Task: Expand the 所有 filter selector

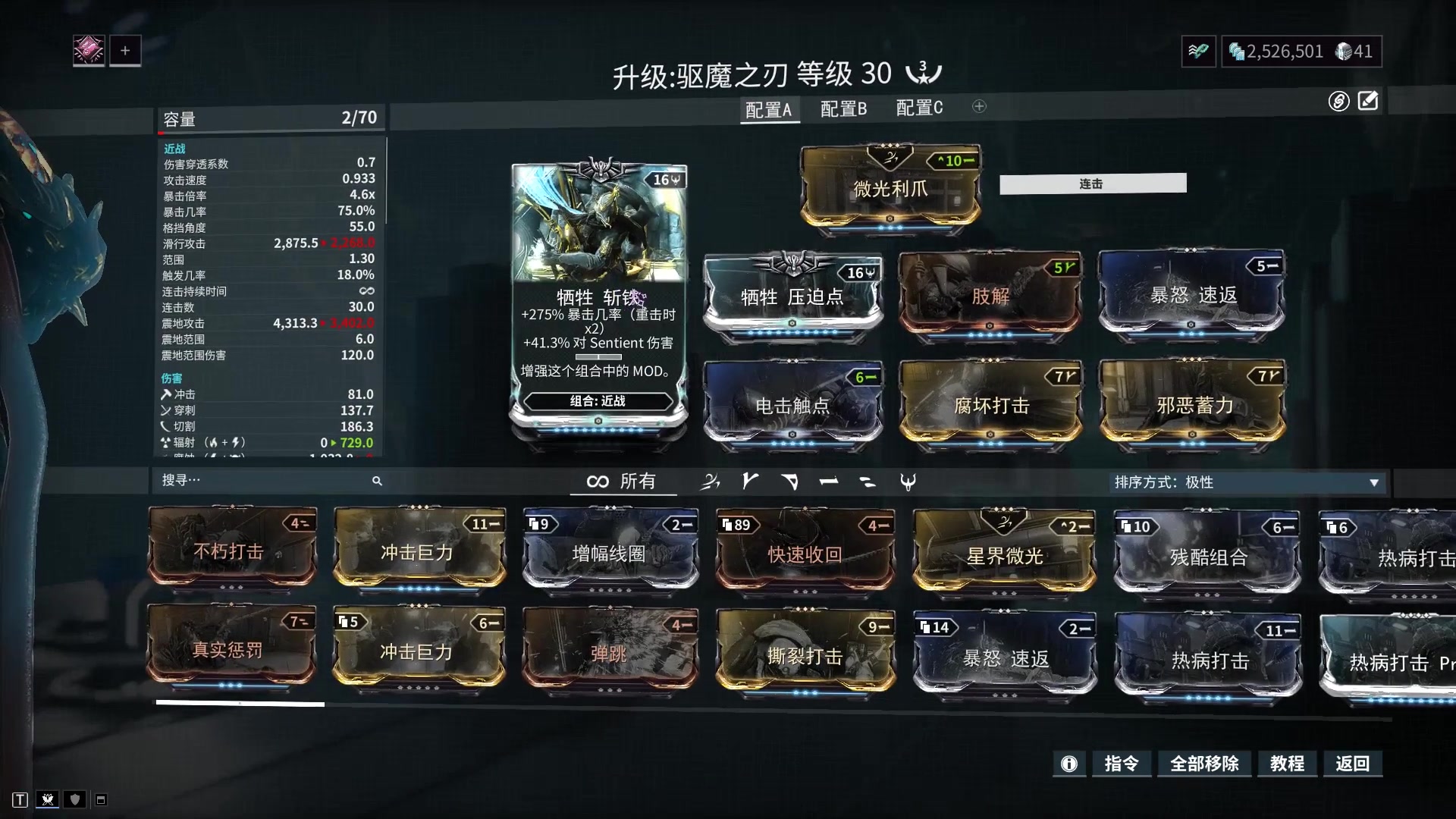Action: click(623, 481)
